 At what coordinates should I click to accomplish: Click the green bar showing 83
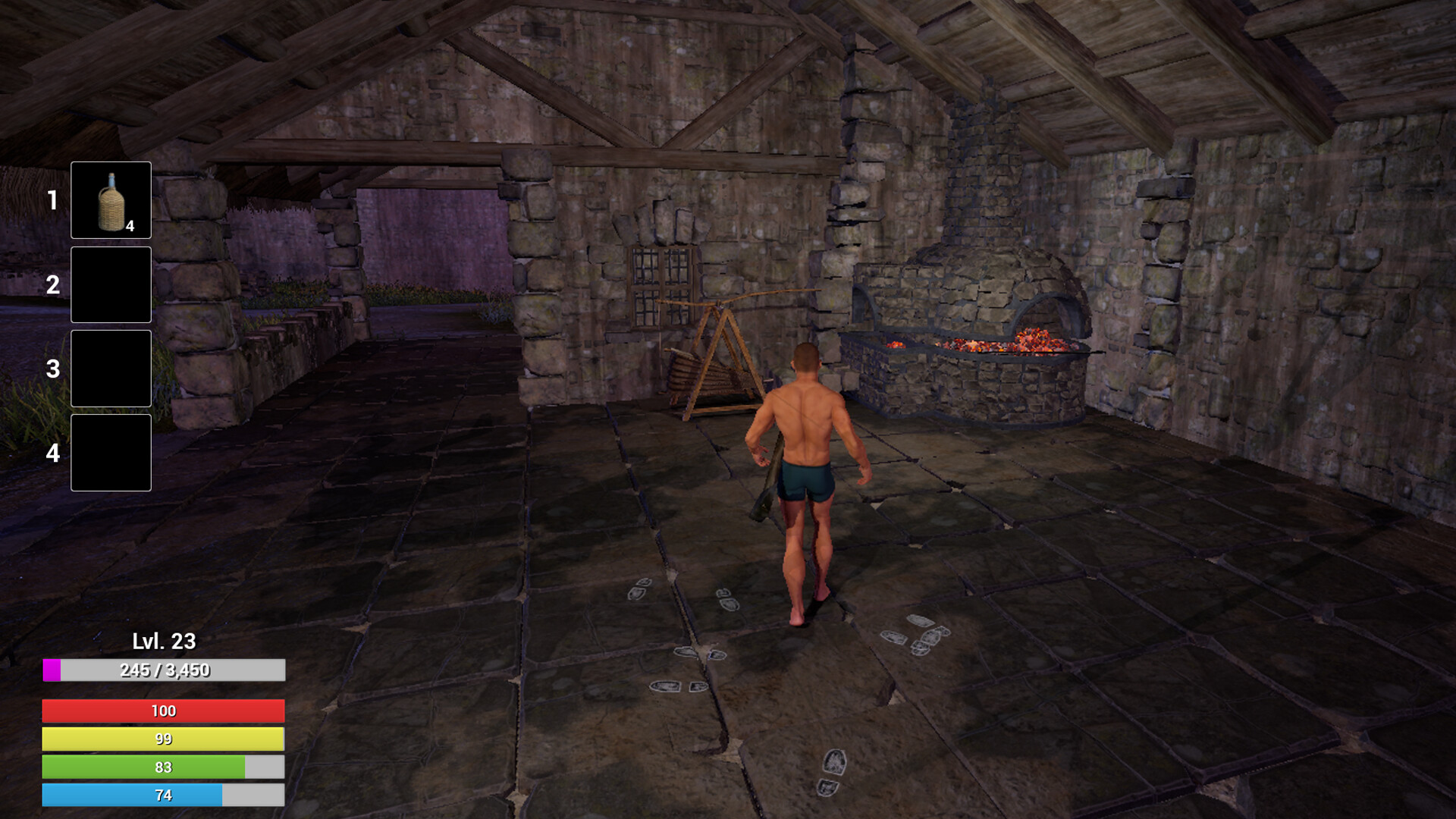163,767
